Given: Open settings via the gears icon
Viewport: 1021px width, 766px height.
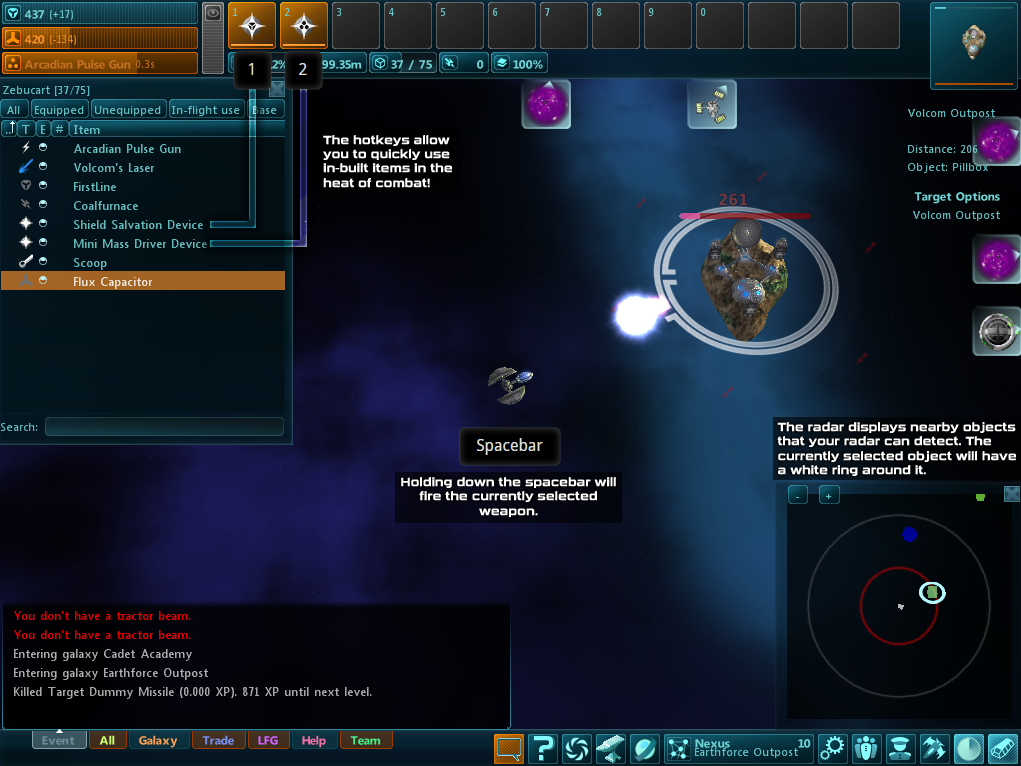Looking at the screenshot, I should pyautogui.click(x=833, y=748).
